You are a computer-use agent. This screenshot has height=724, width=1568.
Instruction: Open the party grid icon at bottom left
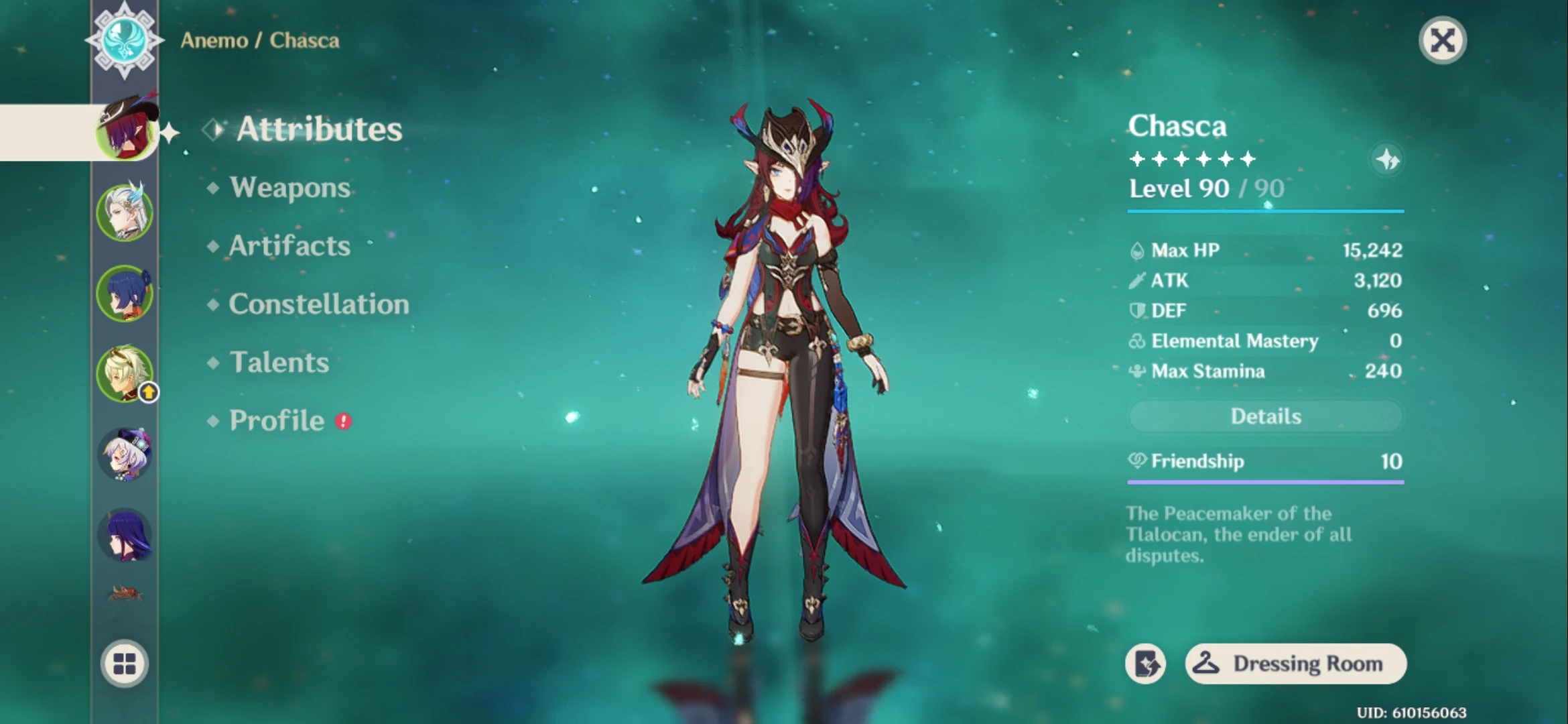coord(125,662)
